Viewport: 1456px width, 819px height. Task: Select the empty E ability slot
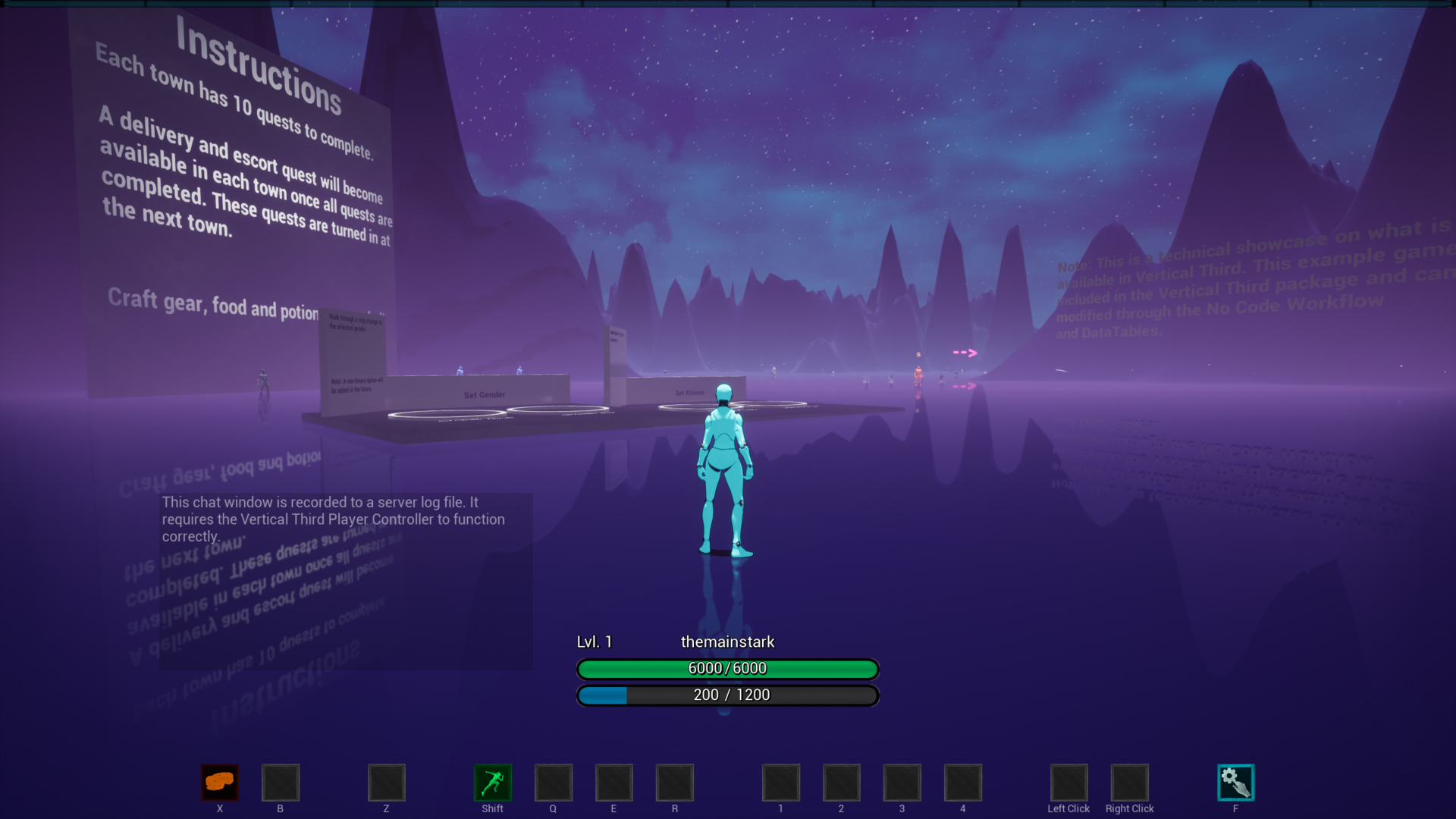[x=613, y=782]
